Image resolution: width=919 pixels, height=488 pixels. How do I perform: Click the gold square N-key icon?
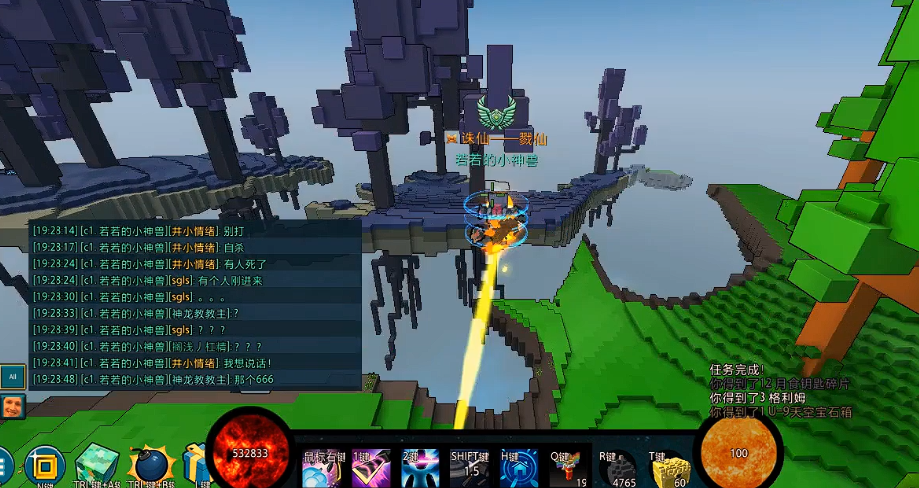click(44, 465)
